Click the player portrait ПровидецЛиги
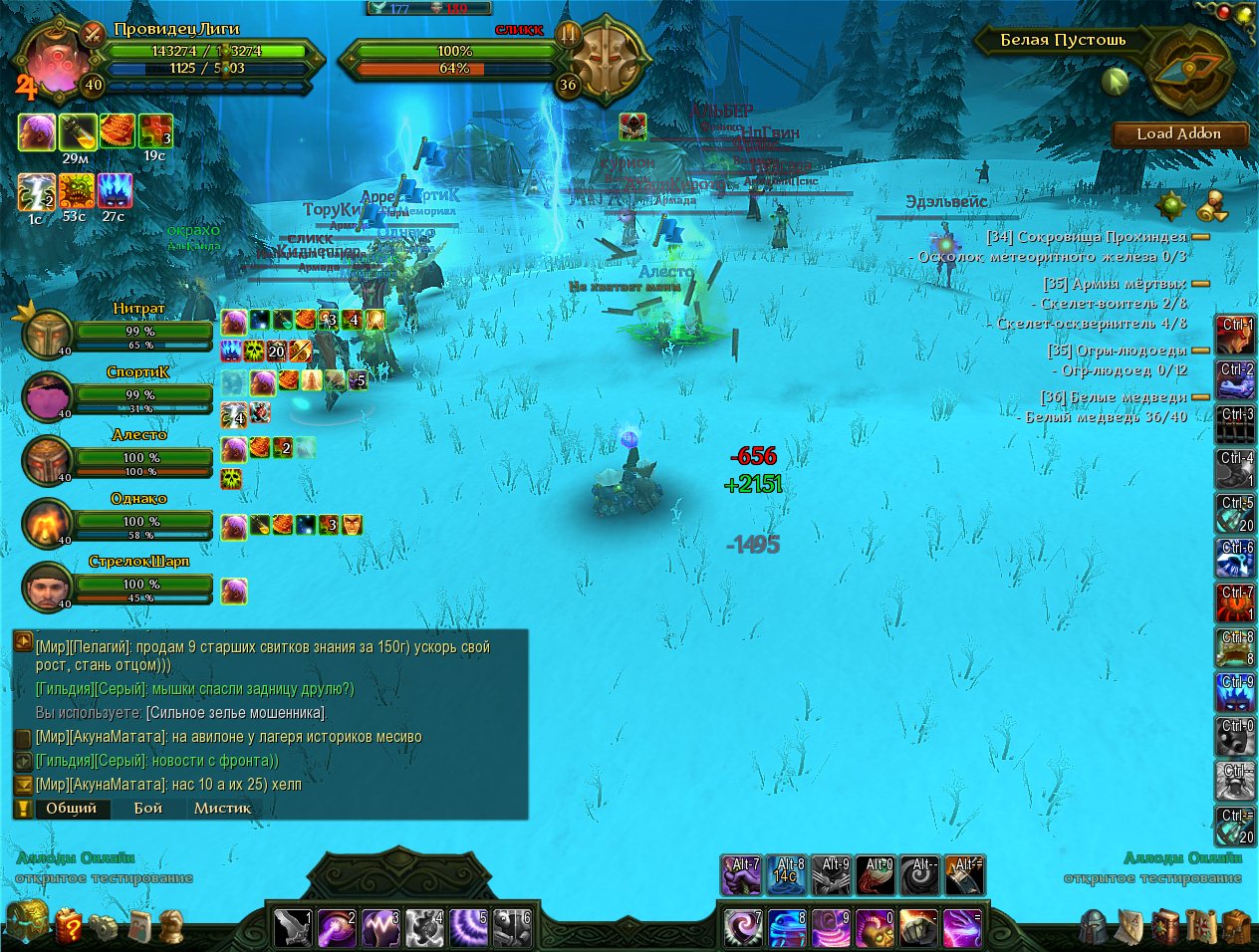Viewport: 1259px width, 952px height. (50, 62)
